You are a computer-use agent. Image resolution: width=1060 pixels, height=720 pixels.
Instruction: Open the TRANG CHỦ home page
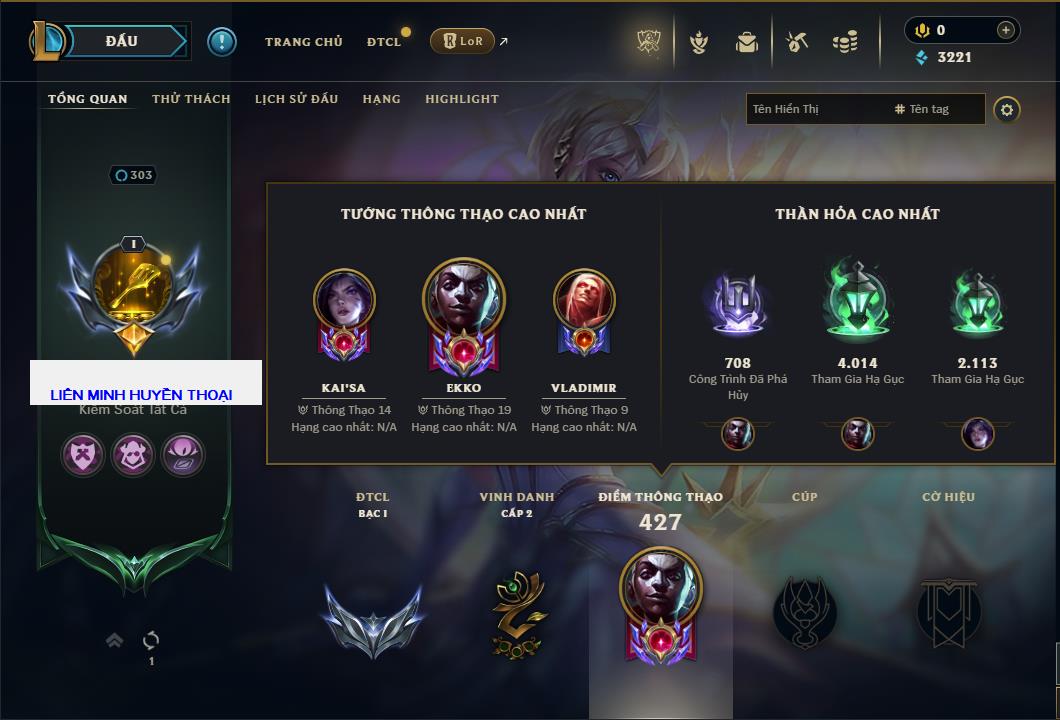tap(303, 42)
